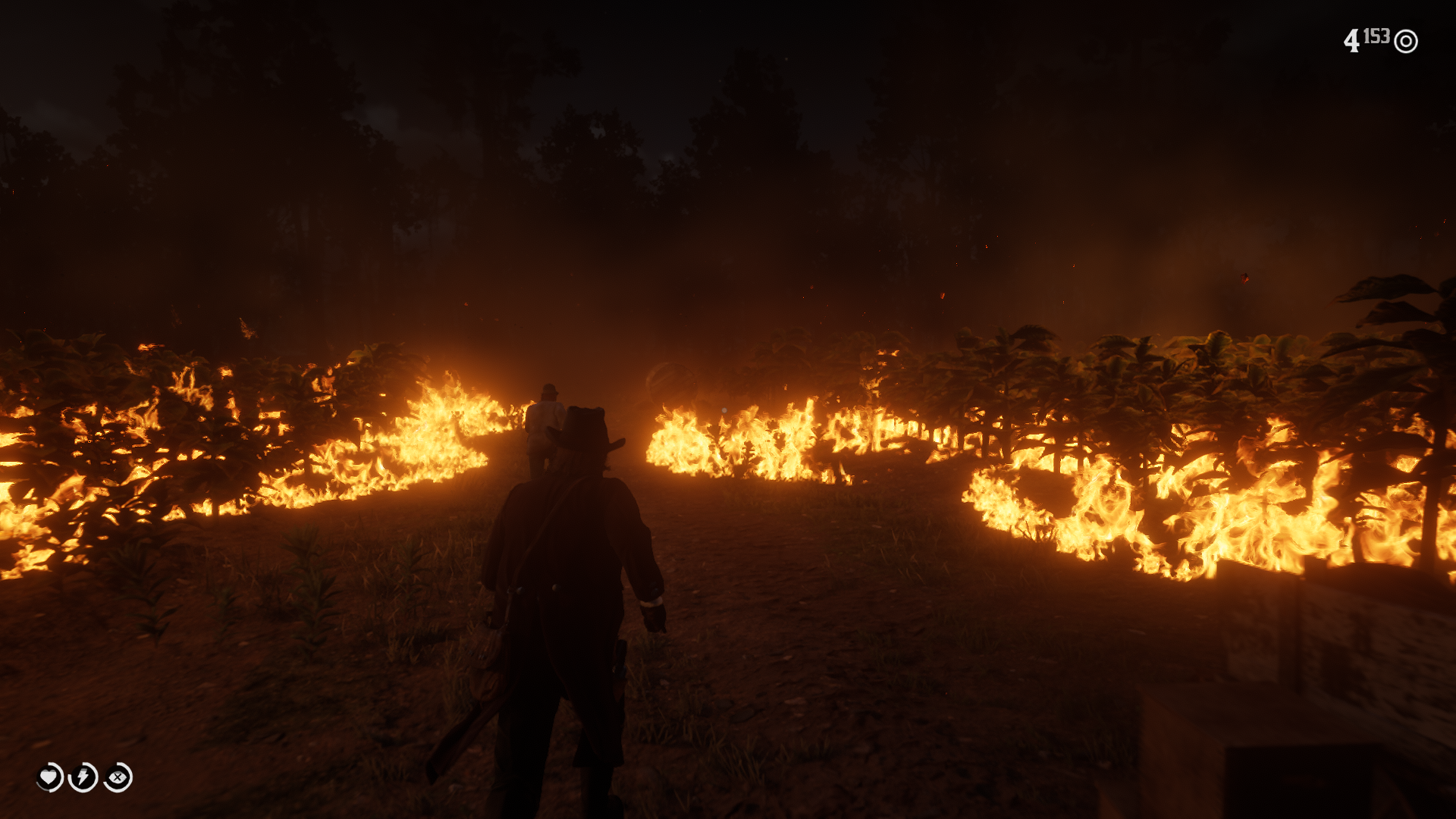Select the lightning bolt stamina core

pos(83,777)
